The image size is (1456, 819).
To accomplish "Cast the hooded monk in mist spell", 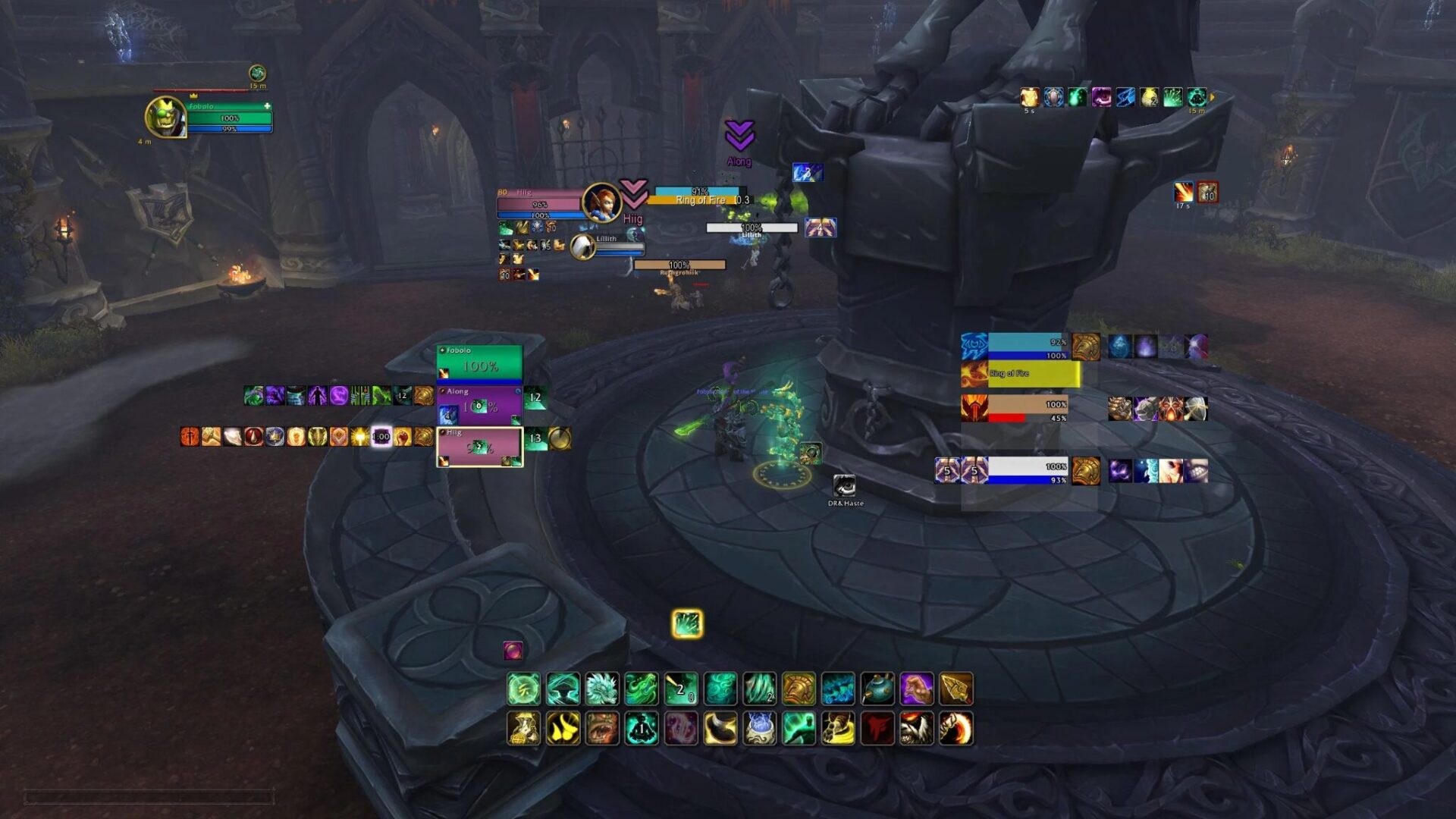I will point(563,689).
